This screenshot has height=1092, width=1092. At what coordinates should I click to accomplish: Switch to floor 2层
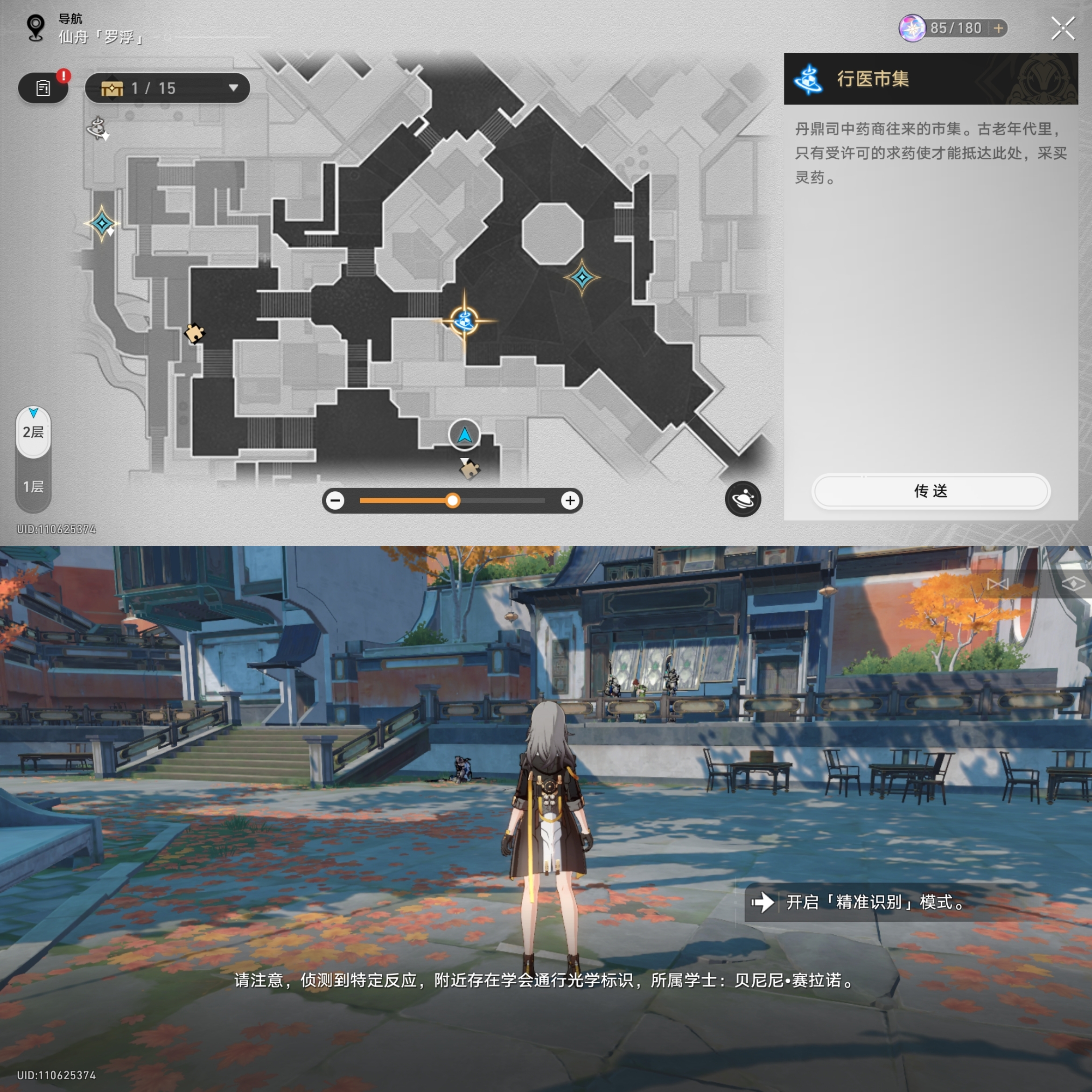click(x=33, y=433)
